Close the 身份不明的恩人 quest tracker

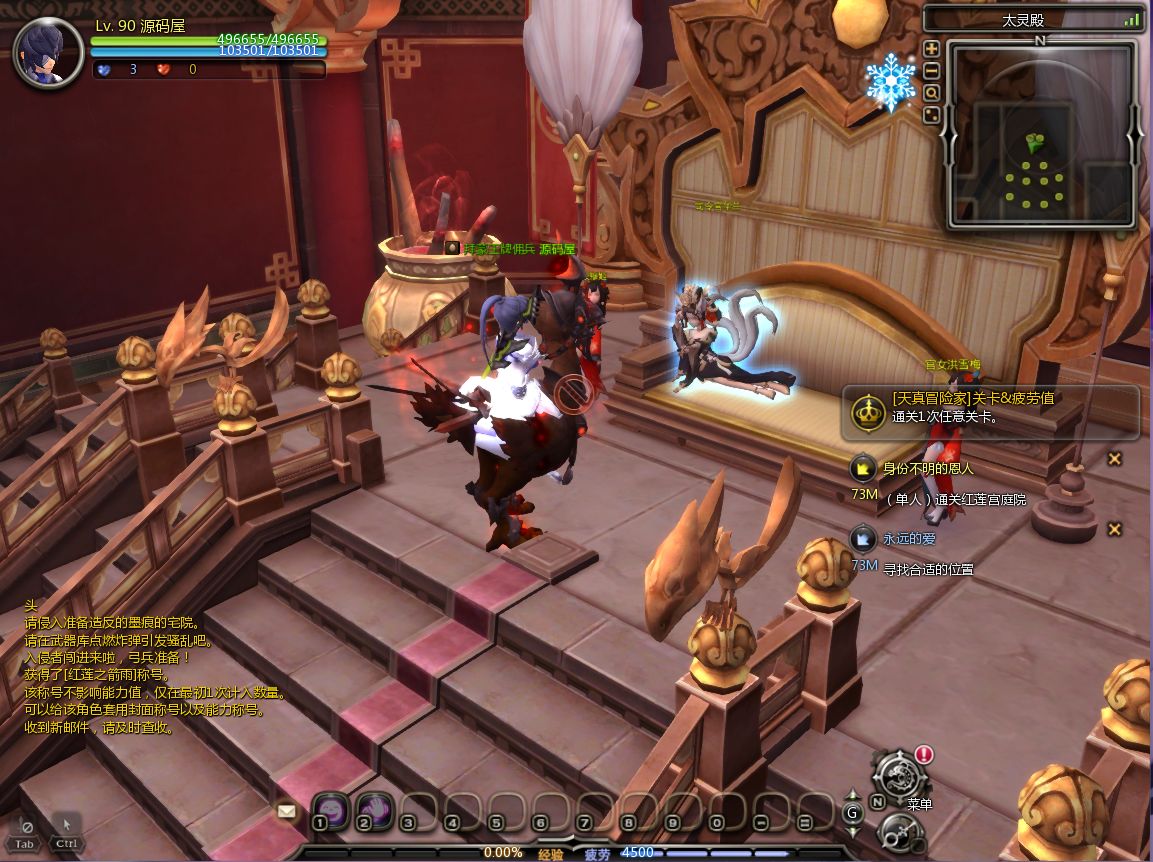1114,459
